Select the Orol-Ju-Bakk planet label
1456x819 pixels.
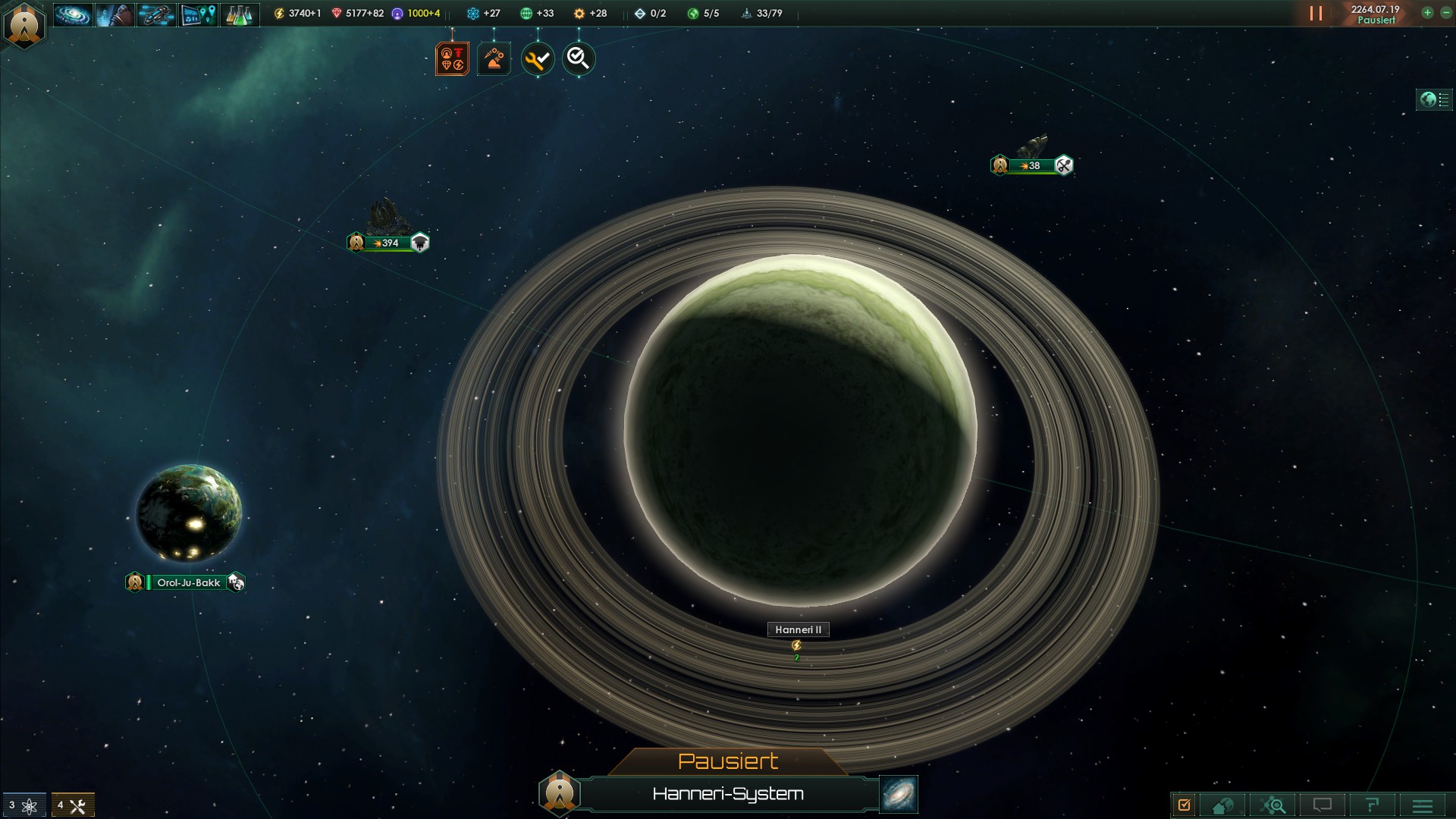click(x=187, y=582)
